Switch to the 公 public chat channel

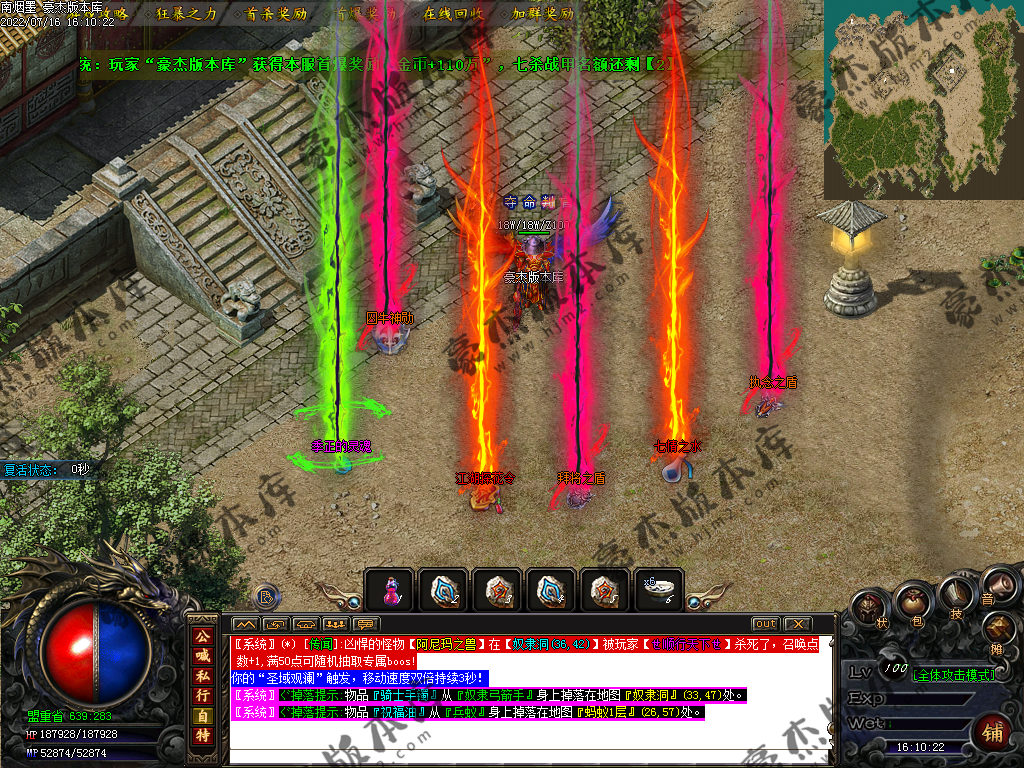coord(203,636)
